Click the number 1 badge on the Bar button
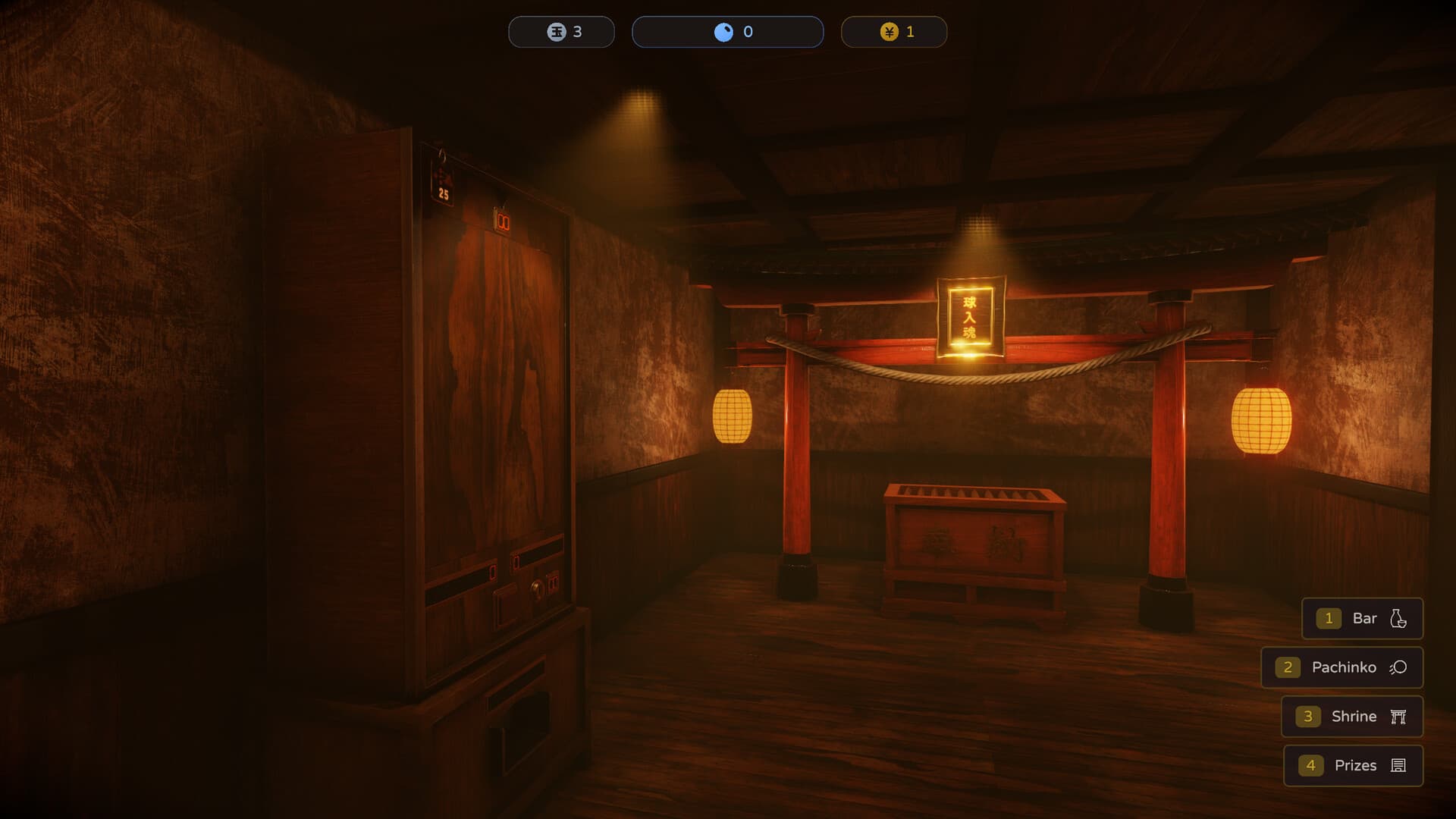Image resolution: width=1456 pixels, height=819 pixels. tap(1329, 618)
